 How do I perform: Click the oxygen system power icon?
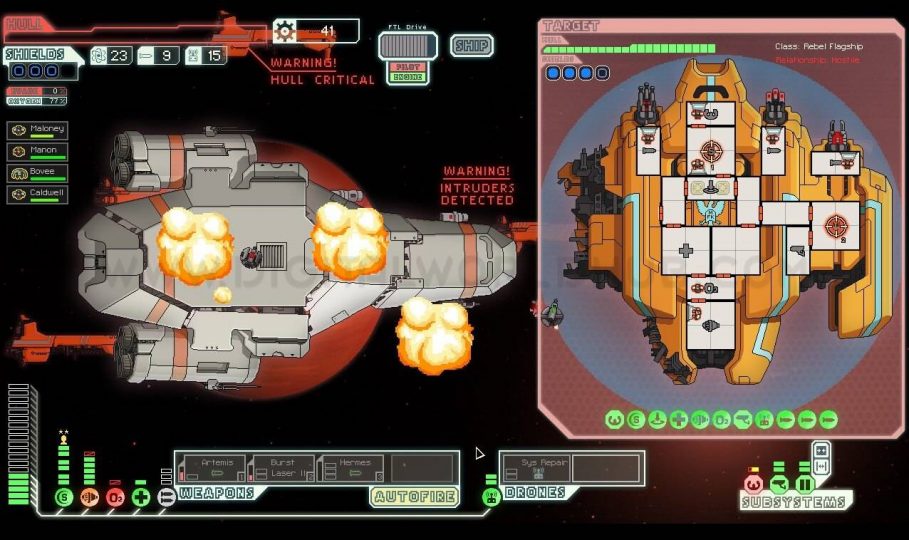(115, 497)
